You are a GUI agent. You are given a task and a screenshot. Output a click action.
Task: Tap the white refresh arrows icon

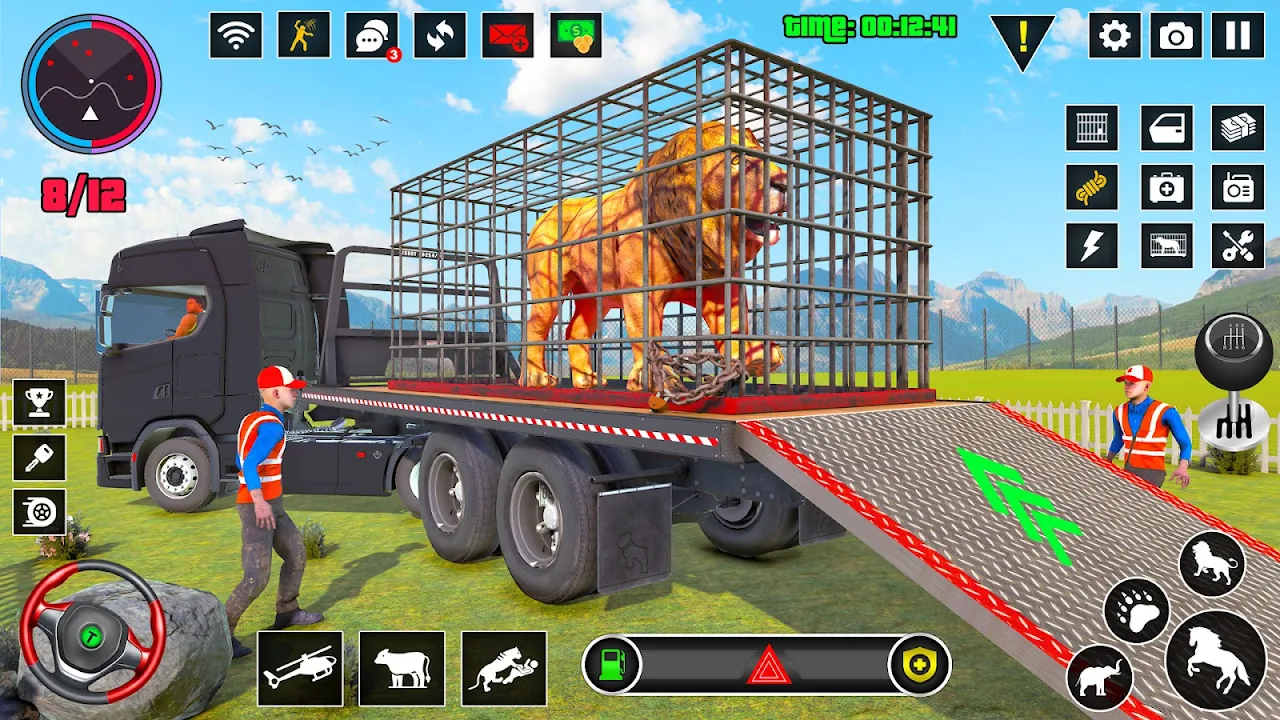pos(440,36)
